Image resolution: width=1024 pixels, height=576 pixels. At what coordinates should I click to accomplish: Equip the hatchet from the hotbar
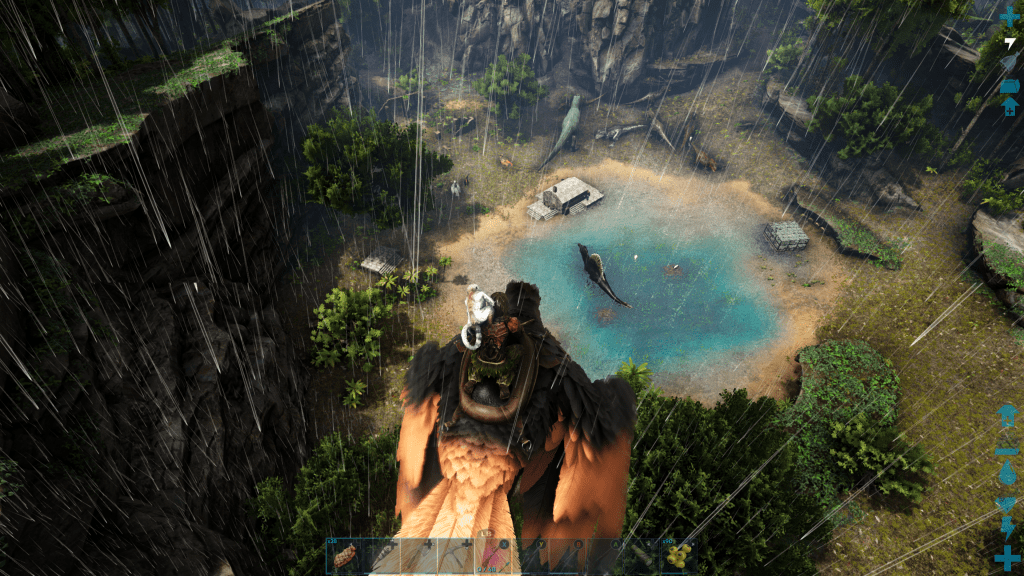419,556
